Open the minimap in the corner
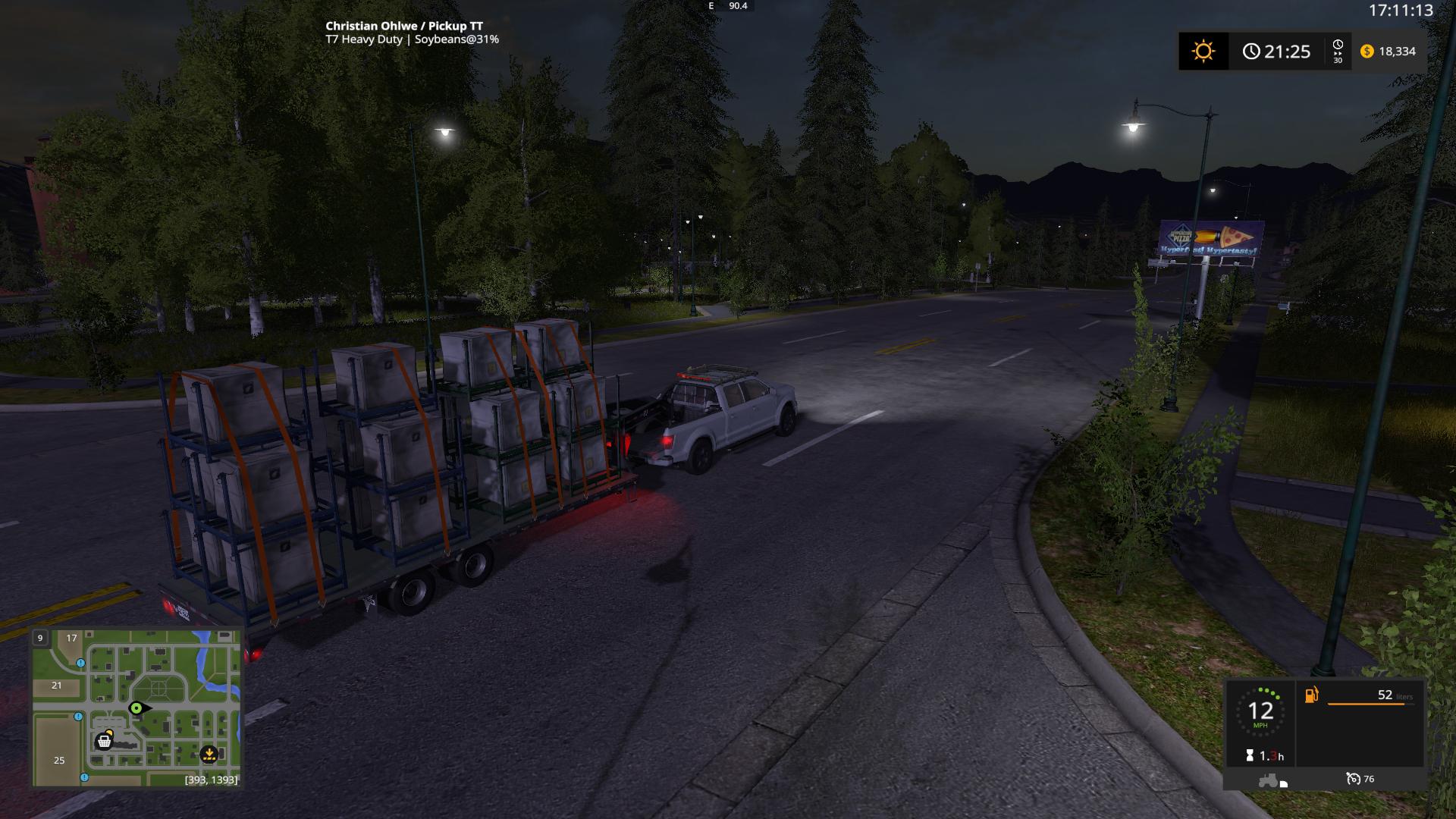This screenshot has height=819, width=1456. pyautogui.click(x=136, y=708)
